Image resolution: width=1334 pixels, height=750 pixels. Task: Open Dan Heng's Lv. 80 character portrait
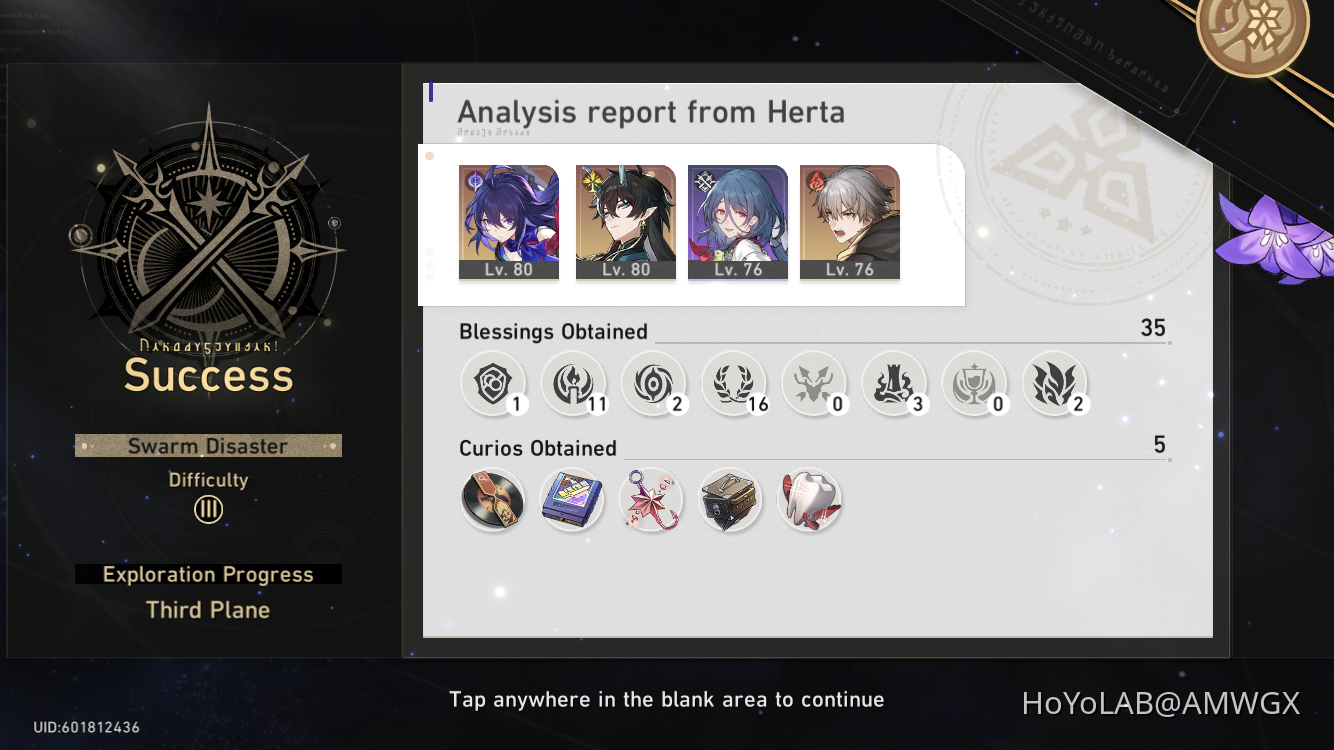[625, 218]
